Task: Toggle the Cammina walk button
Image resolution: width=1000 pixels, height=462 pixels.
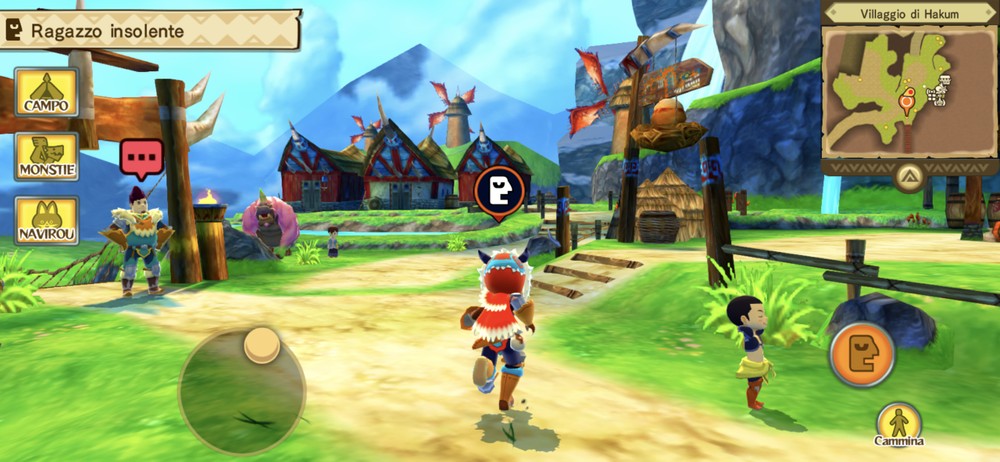Action: click(899, 423)
